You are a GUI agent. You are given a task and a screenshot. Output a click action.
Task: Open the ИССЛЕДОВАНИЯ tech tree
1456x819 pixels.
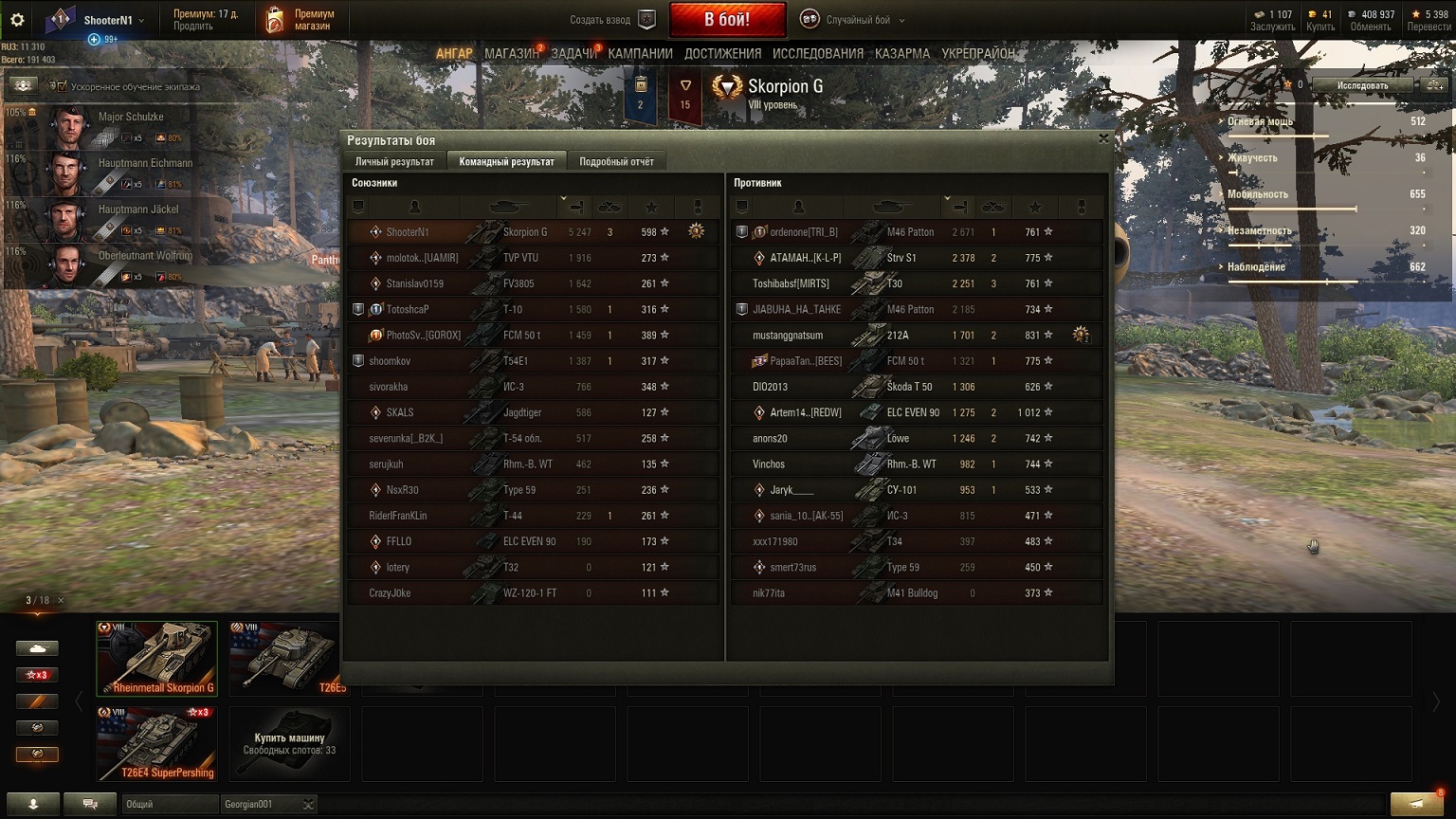(817, 54)
